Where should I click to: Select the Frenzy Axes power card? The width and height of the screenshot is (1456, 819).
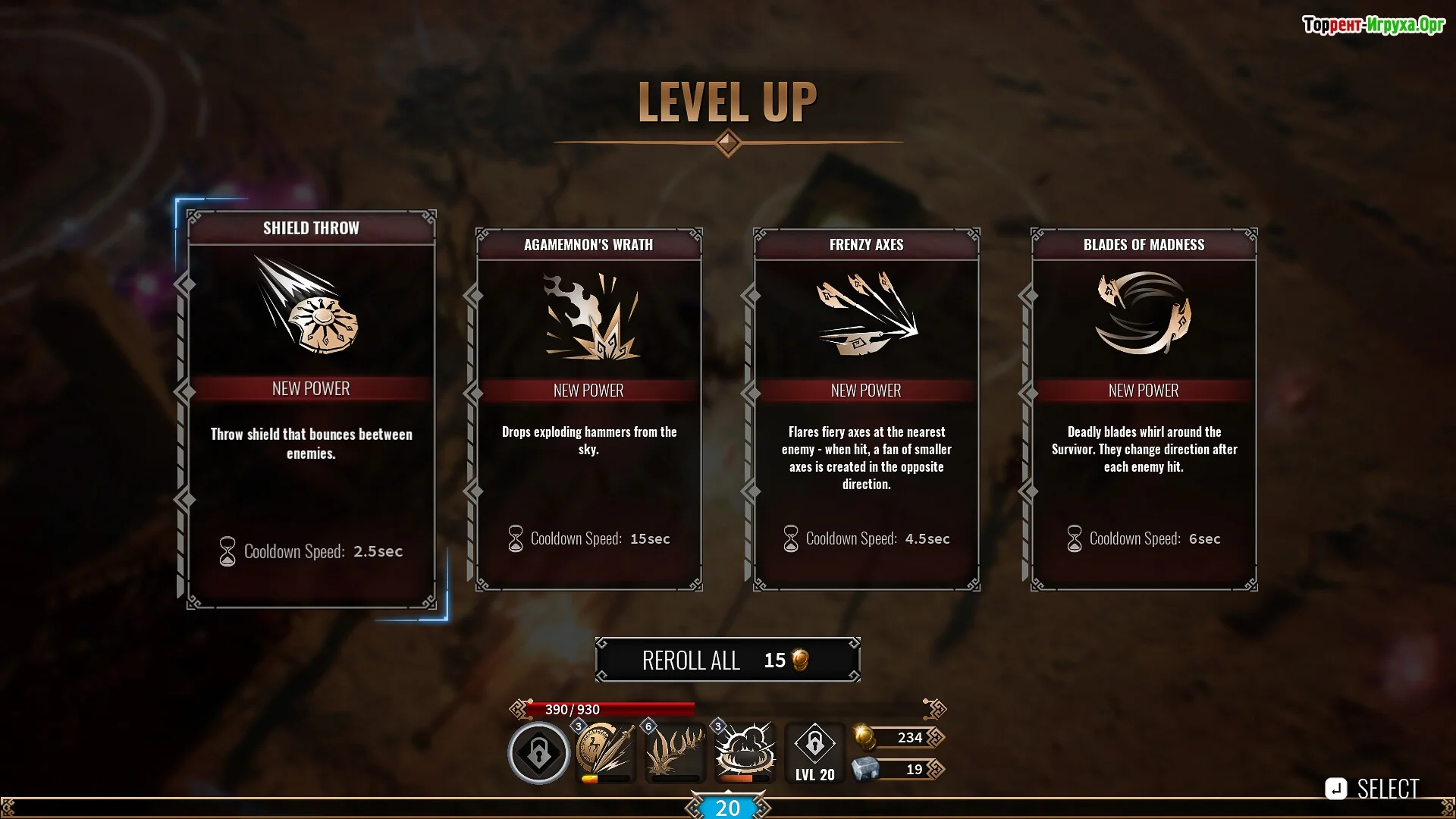[866, 409]
